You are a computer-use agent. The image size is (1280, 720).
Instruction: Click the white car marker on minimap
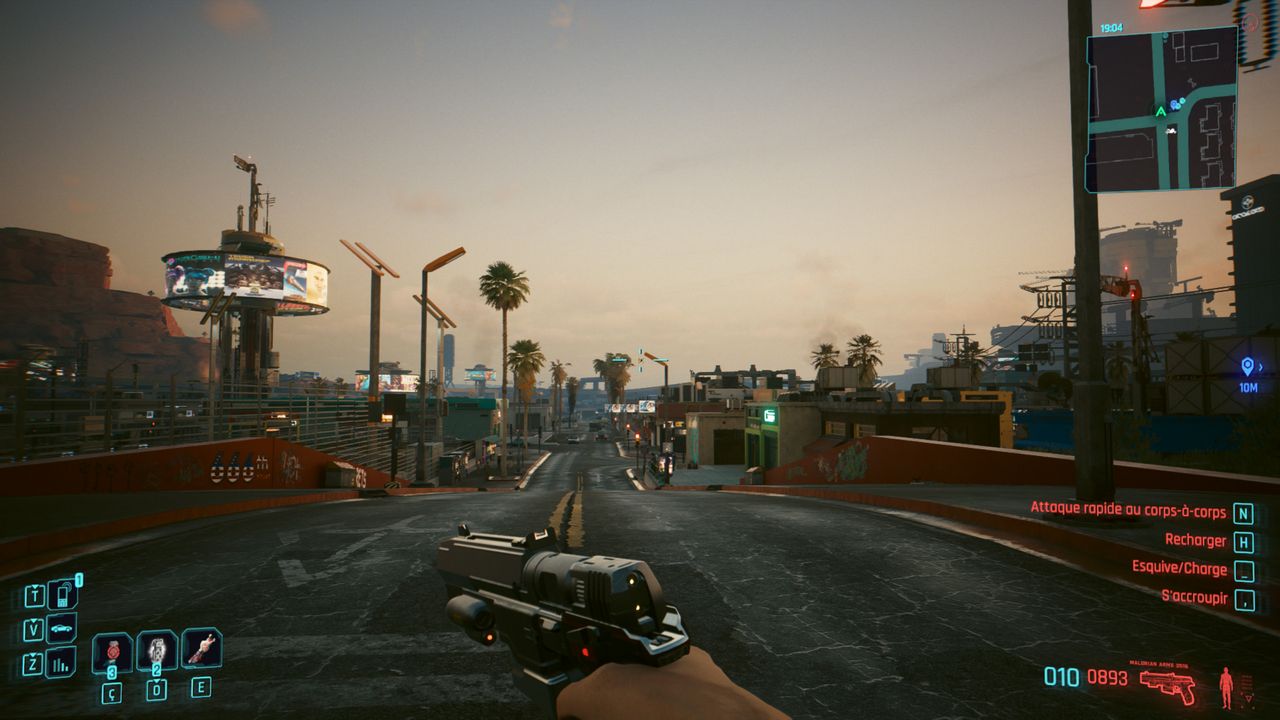pos(1171,129)
